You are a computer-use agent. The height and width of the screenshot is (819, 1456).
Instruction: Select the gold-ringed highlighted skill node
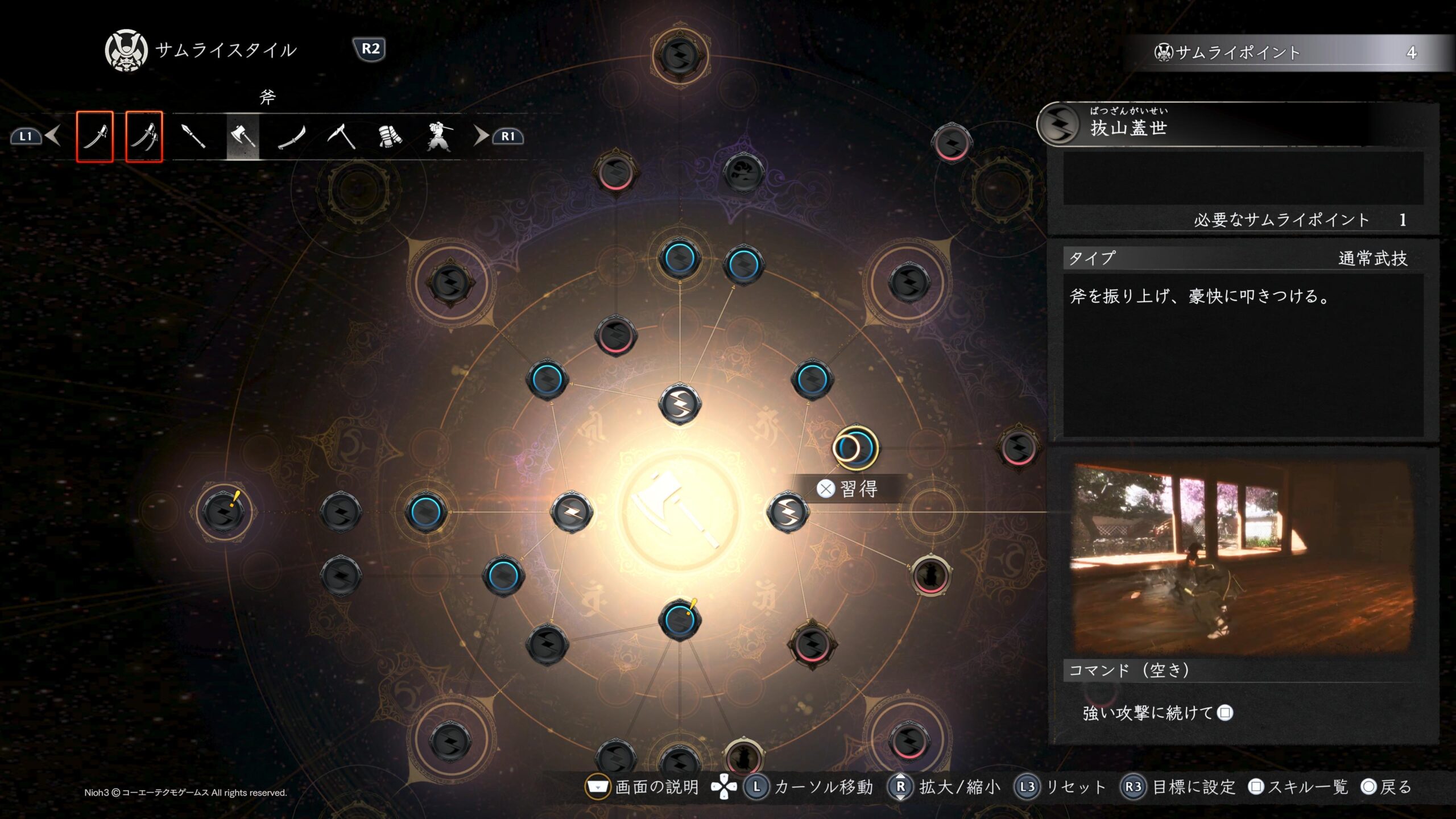click(855, 448)
